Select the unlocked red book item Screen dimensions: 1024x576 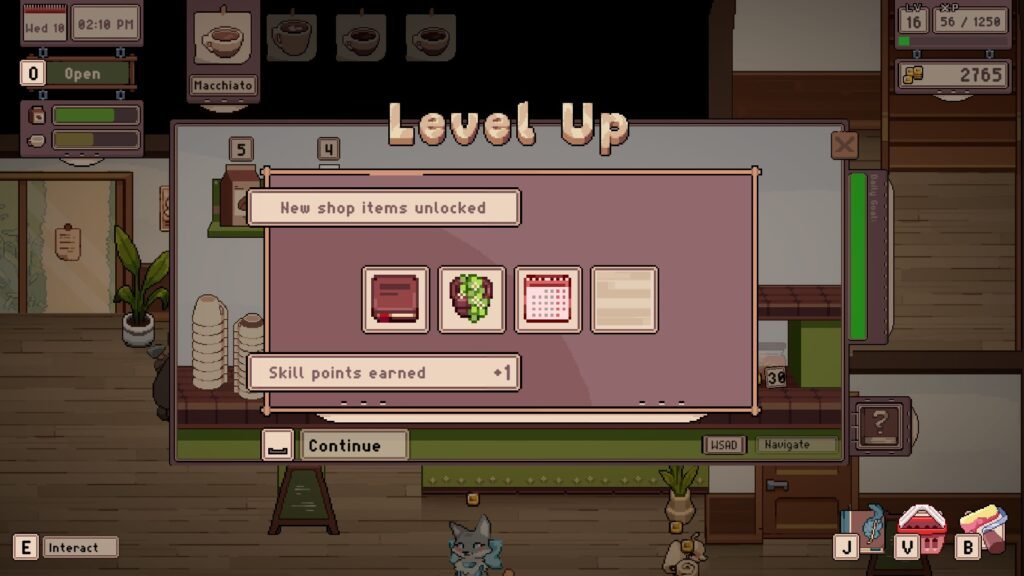[396, 299]
